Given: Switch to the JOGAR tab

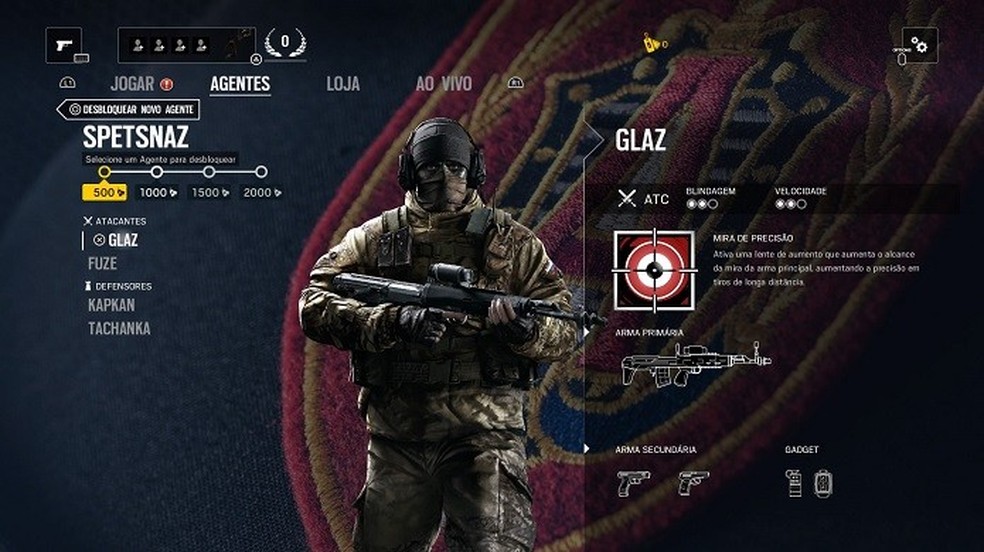Looking at the screenshot, I should point(132,84).
